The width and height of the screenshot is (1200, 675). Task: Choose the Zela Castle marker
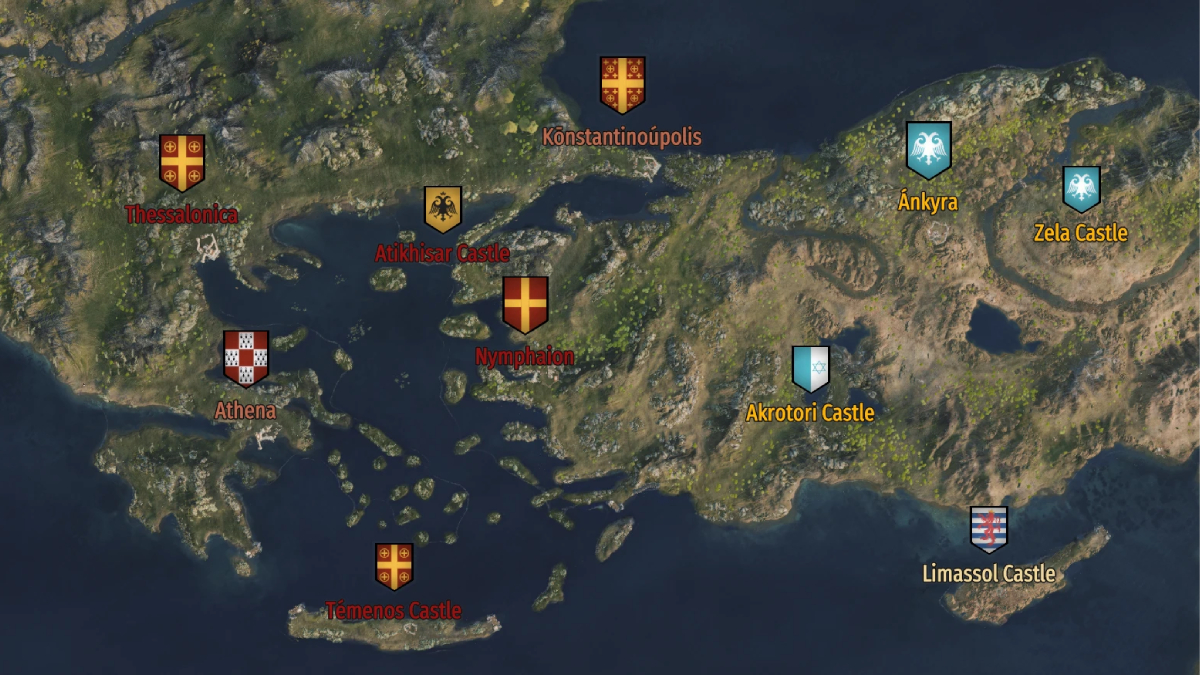tap(1081, 189)
